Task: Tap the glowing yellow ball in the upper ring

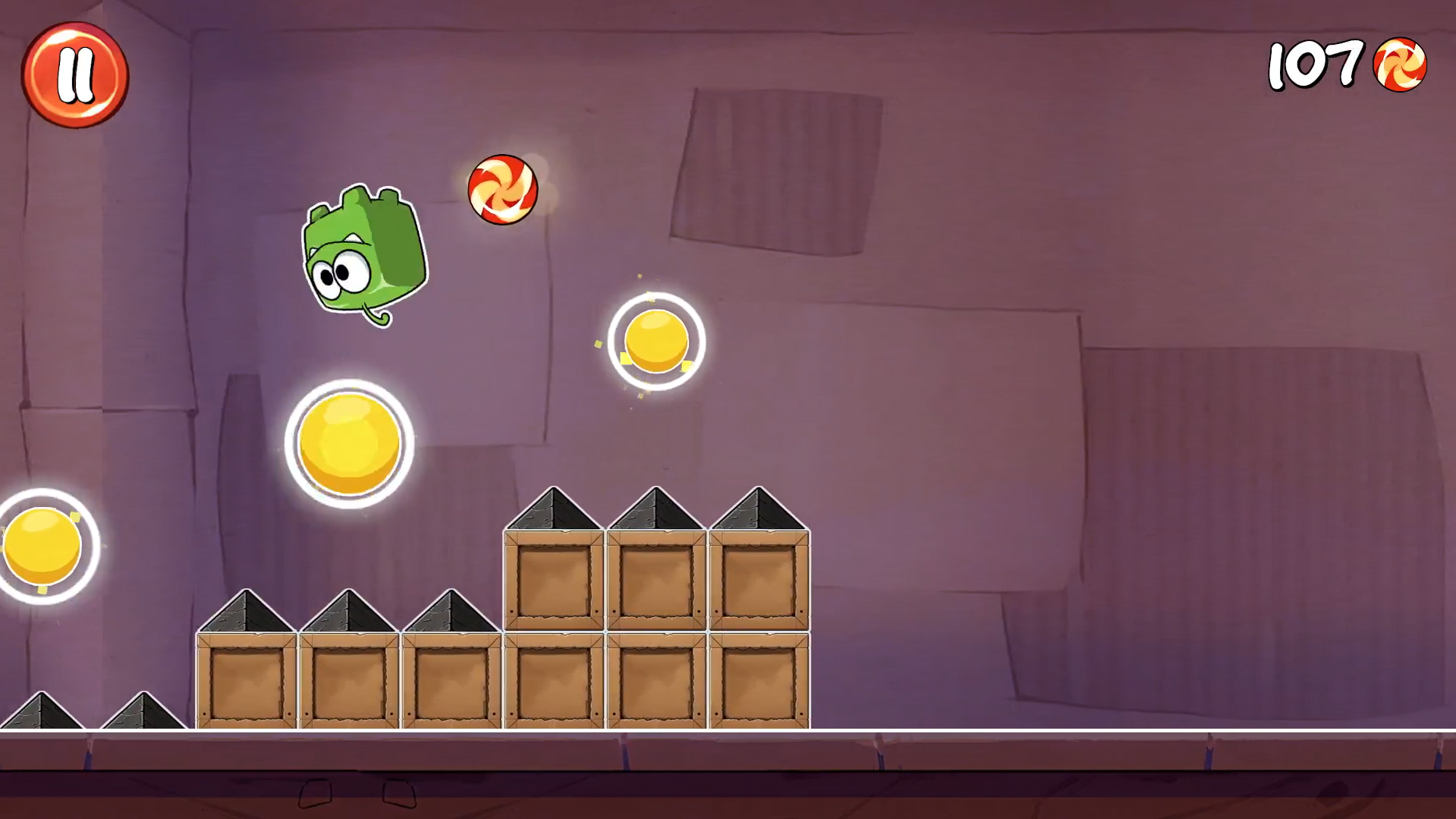Action: click(655, 343)
